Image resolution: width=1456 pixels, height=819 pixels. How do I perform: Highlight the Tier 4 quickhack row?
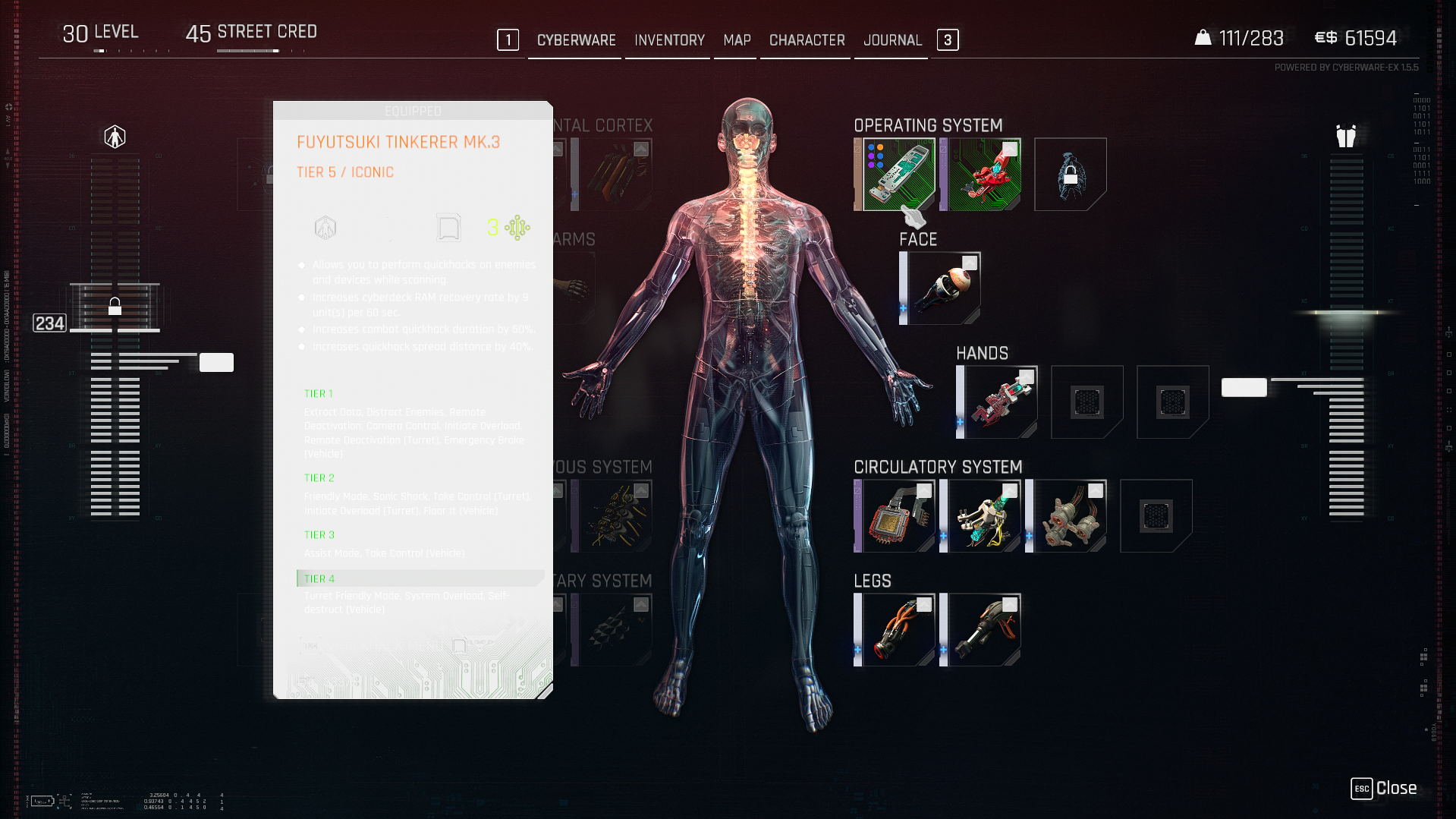[420, 578]
